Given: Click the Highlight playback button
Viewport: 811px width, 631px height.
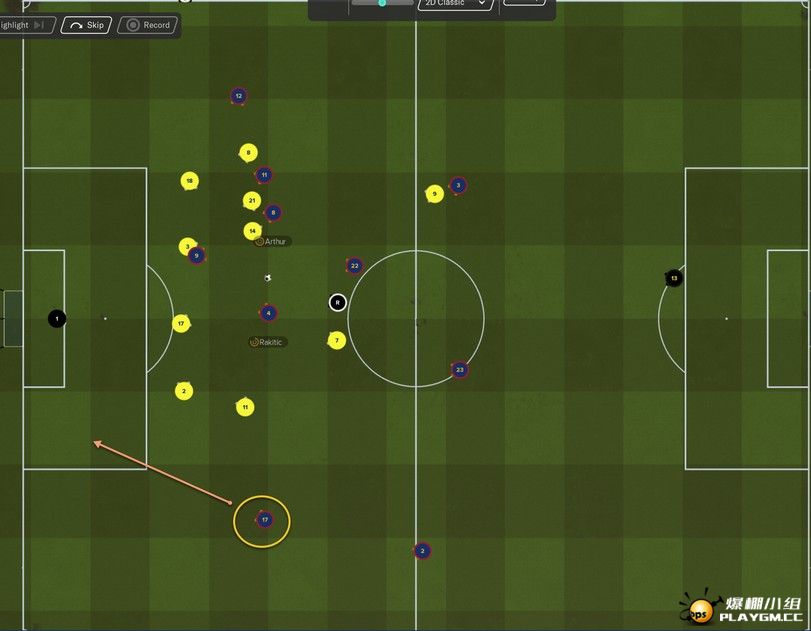Looking at the screenshot, I should pyautogui.click(x=24, y=25).
